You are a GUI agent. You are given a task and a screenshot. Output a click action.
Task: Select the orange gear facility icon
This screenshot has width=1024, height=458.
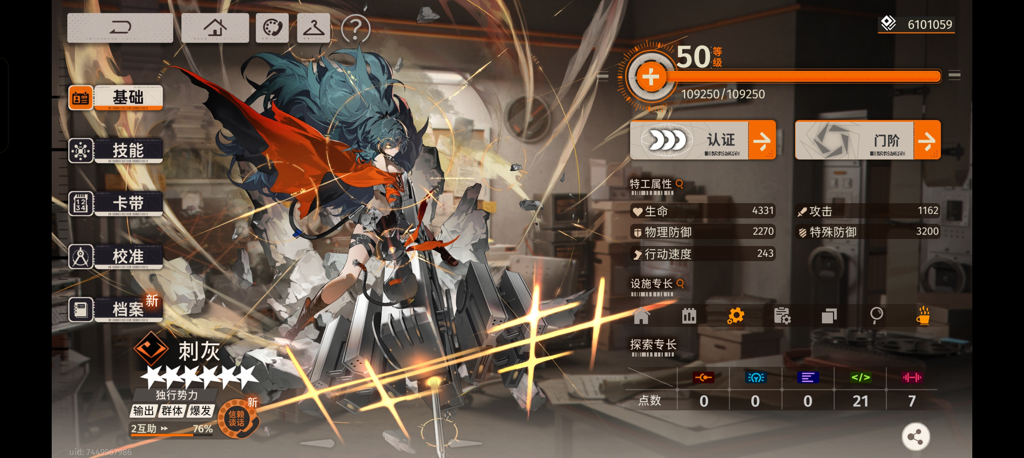[735, 316]
